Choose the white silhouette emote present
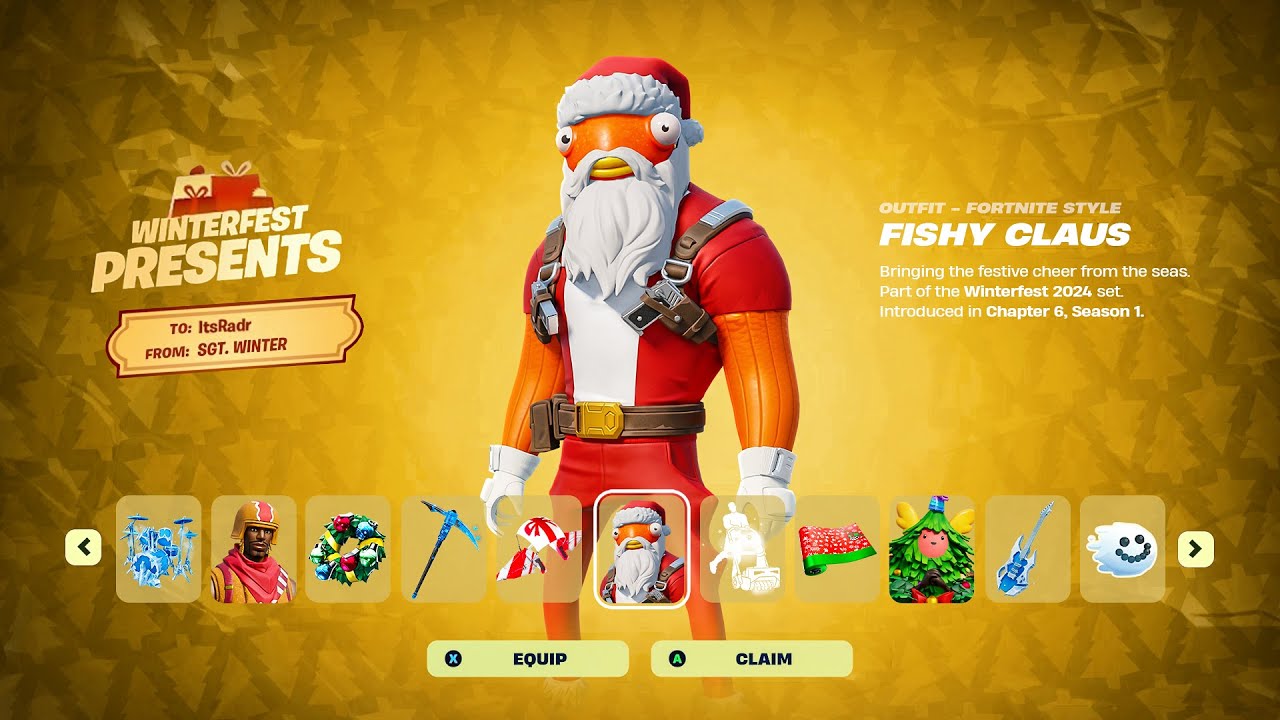Viewport: 1280px width, 720px height. pyautogui.click(x=741, y=549)
